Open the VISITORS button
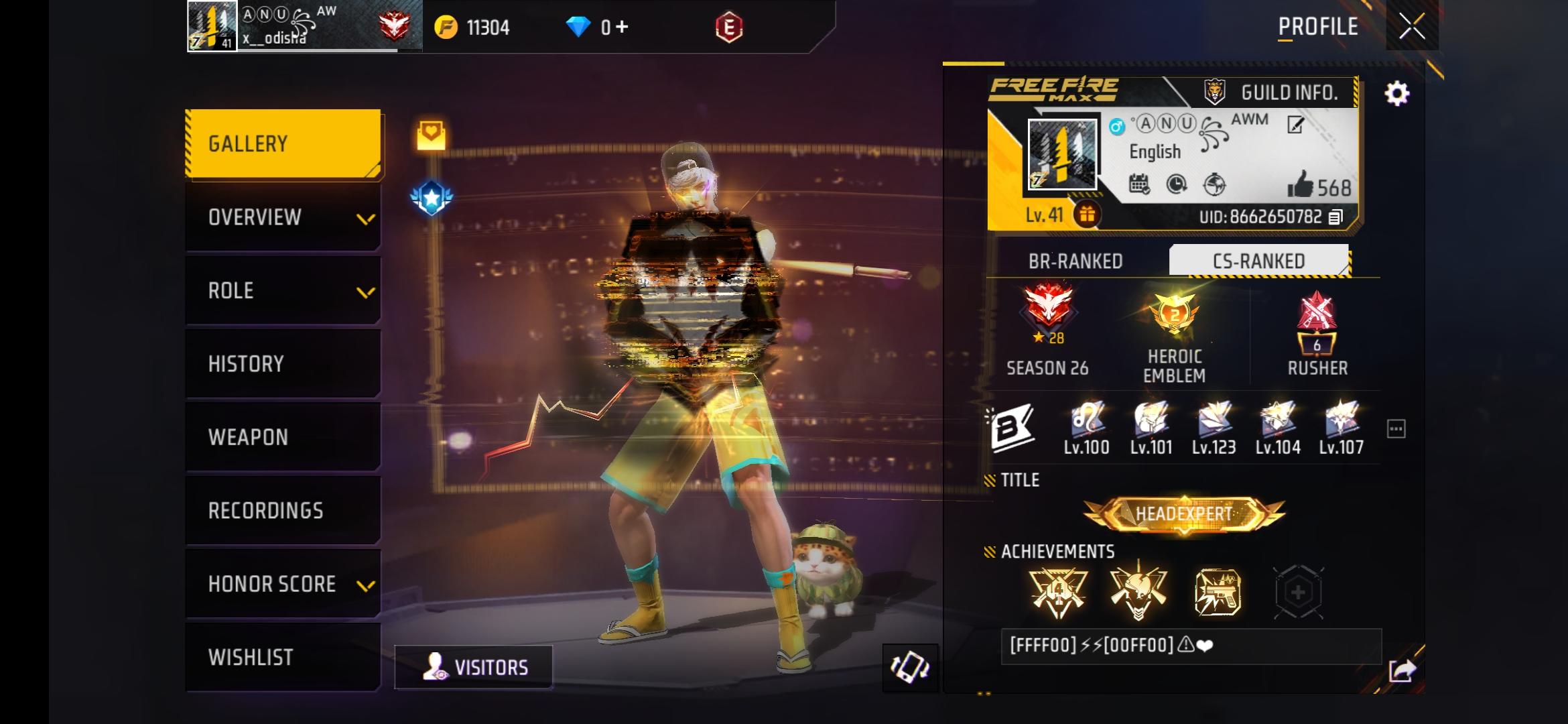Viewport: 1568px width, 724px height. 474,666
